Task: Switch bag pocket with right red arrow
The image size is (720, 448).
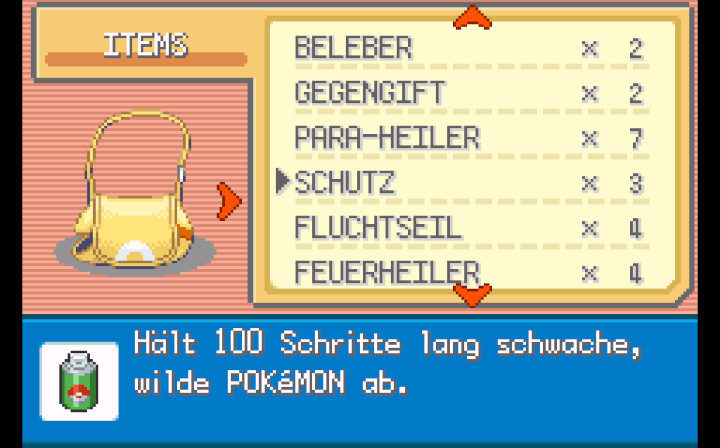Action: [x=230, y=201]
